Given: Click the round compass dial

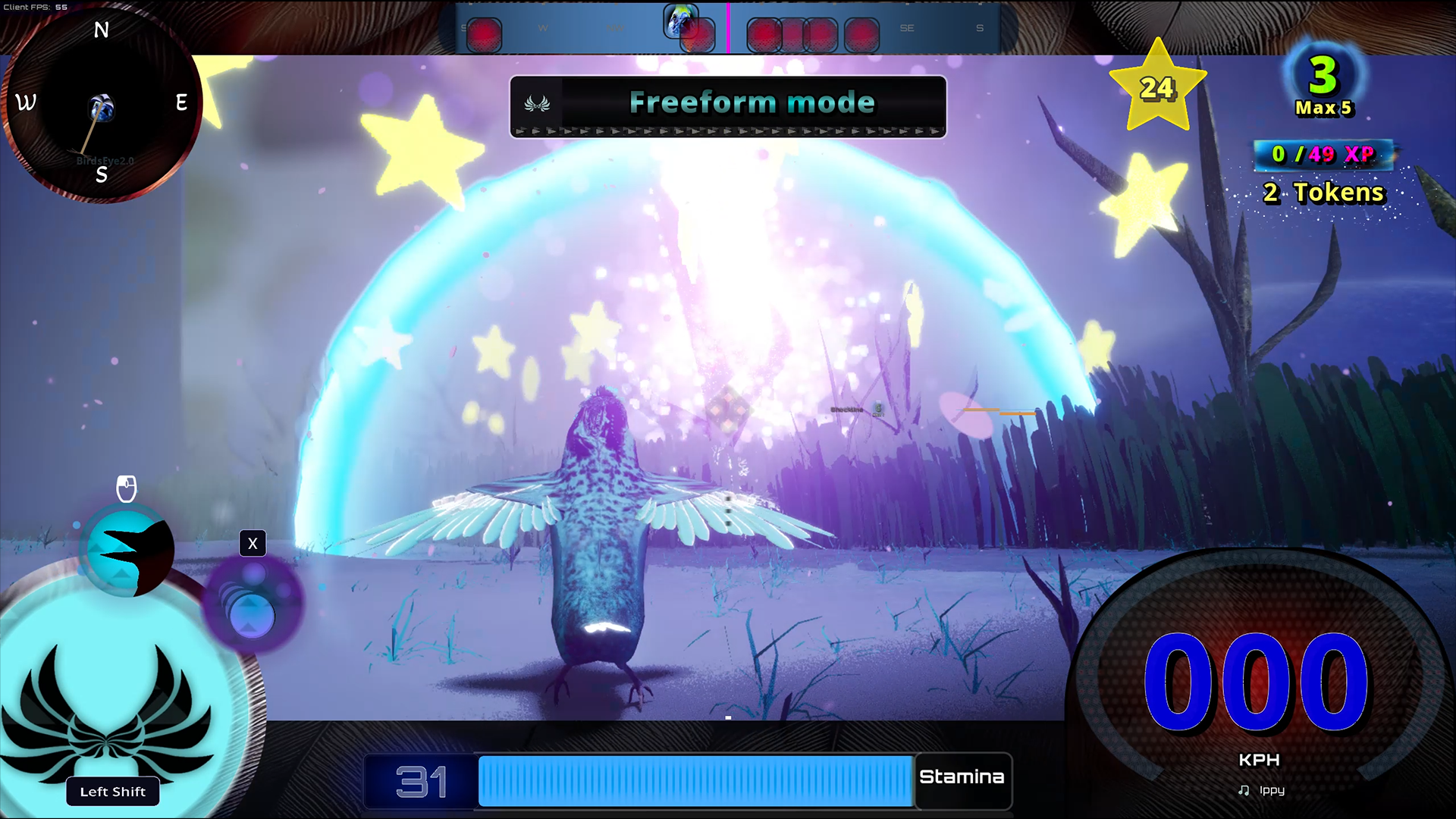Looking at the screenshot, I should pyautogui.click(x=102, y=104).
